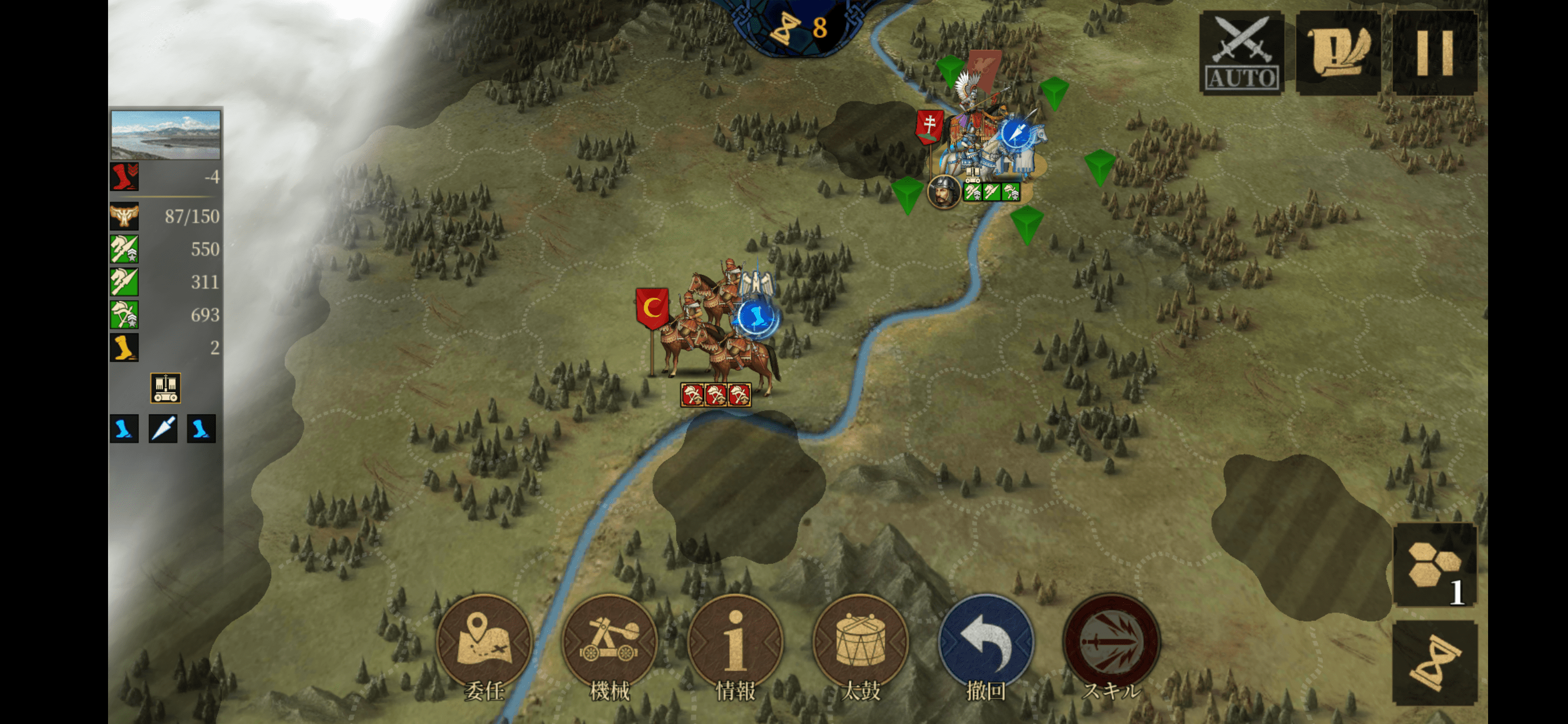Toggle the hexagon grid button
The image size is (1568, 724).
click(x=1434, y=565)
